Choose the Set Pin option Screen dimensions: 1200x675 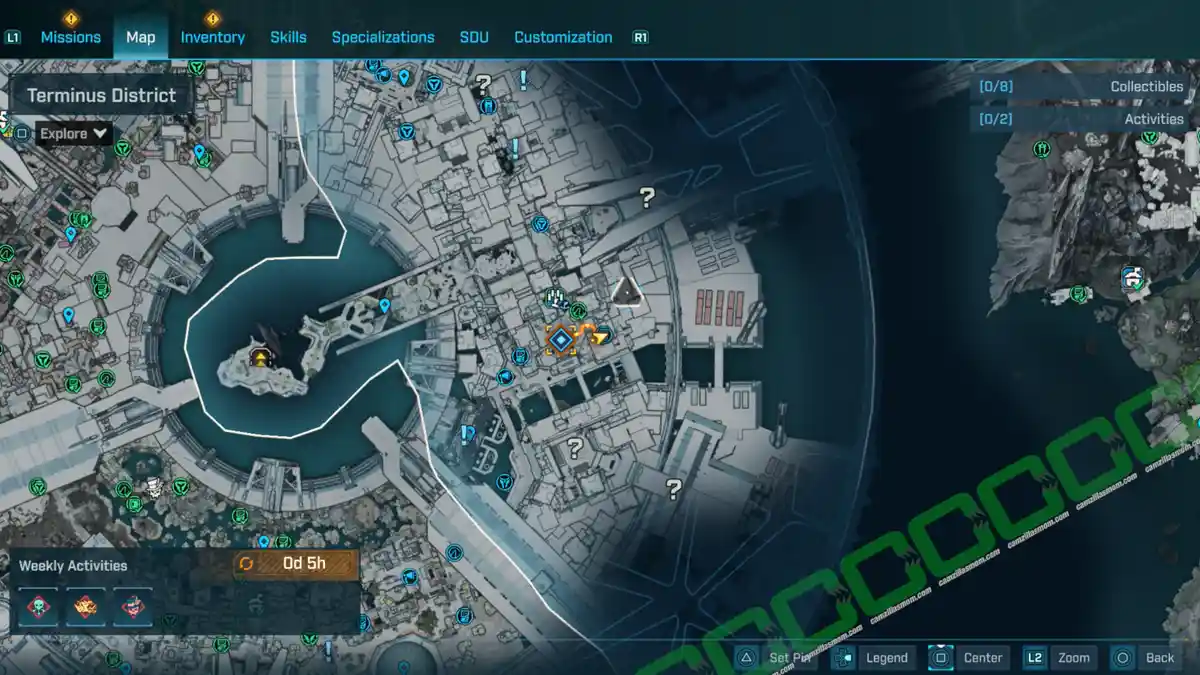coord(778,657)
